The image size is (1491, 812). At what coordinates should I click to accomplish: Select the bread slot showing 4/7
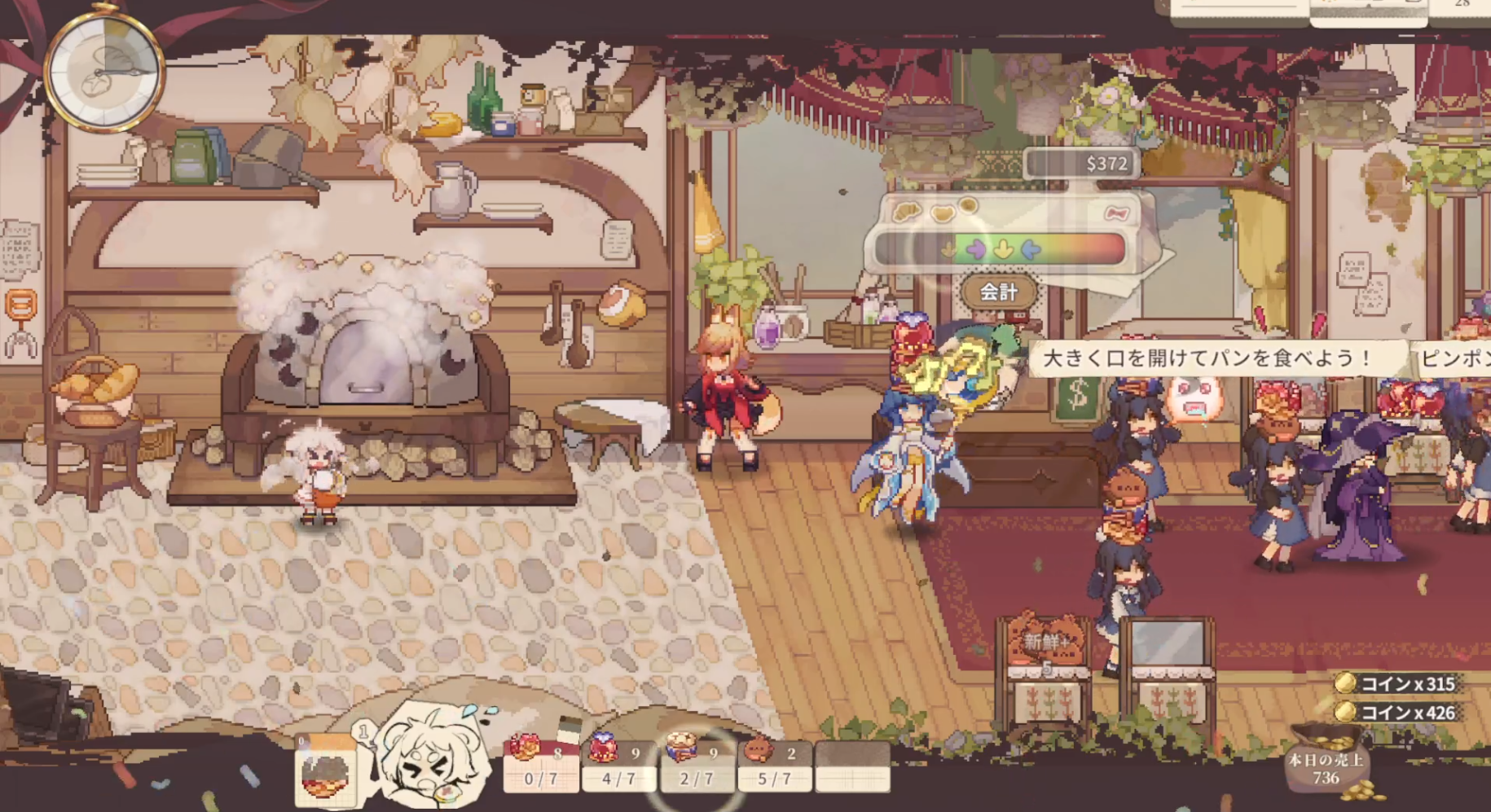(x=618, y=765)
